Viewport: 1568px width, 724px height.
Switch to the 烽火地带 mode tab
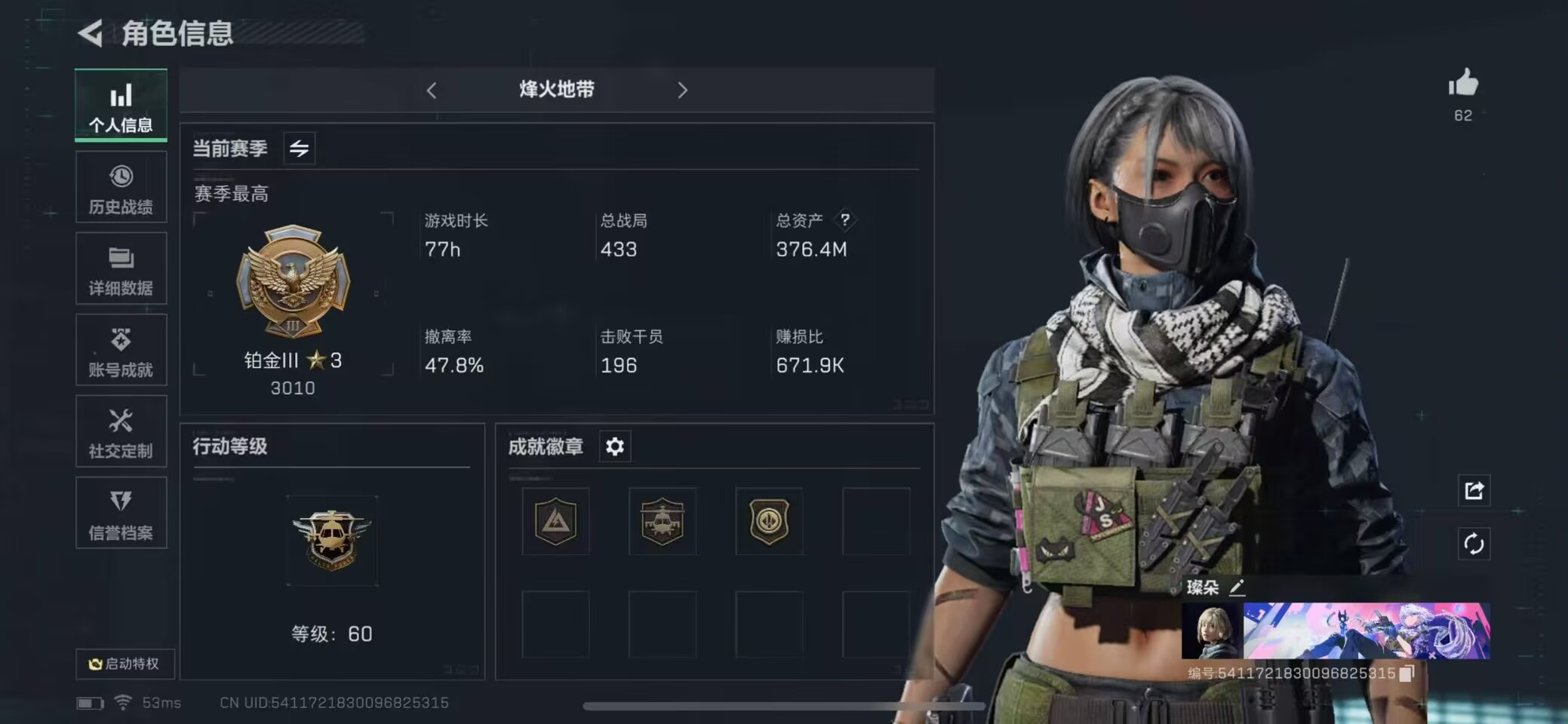[x=556, y=90]
